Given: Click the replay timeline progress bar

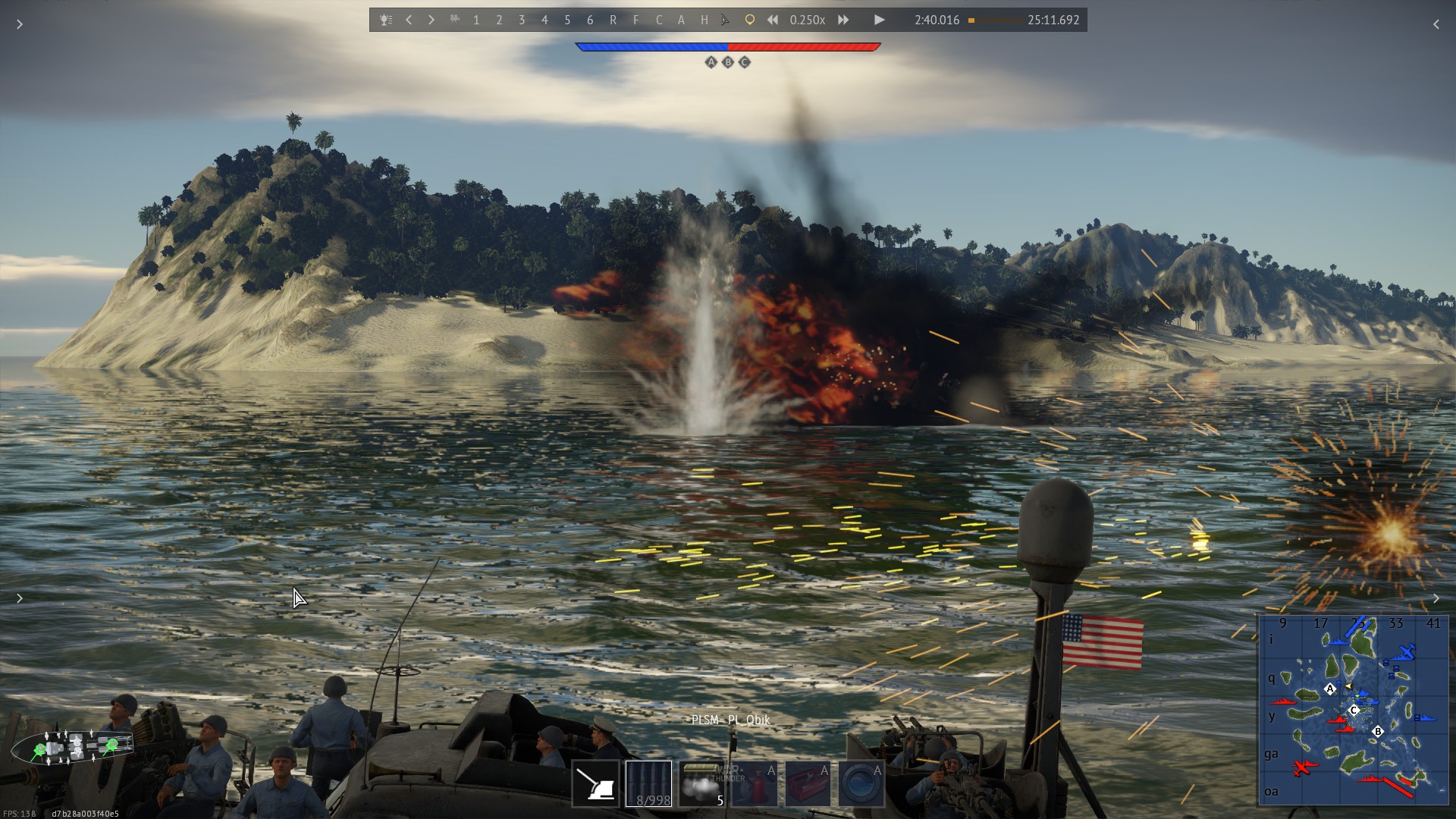Looking at the screenshot, I should [x=994, y=20].
